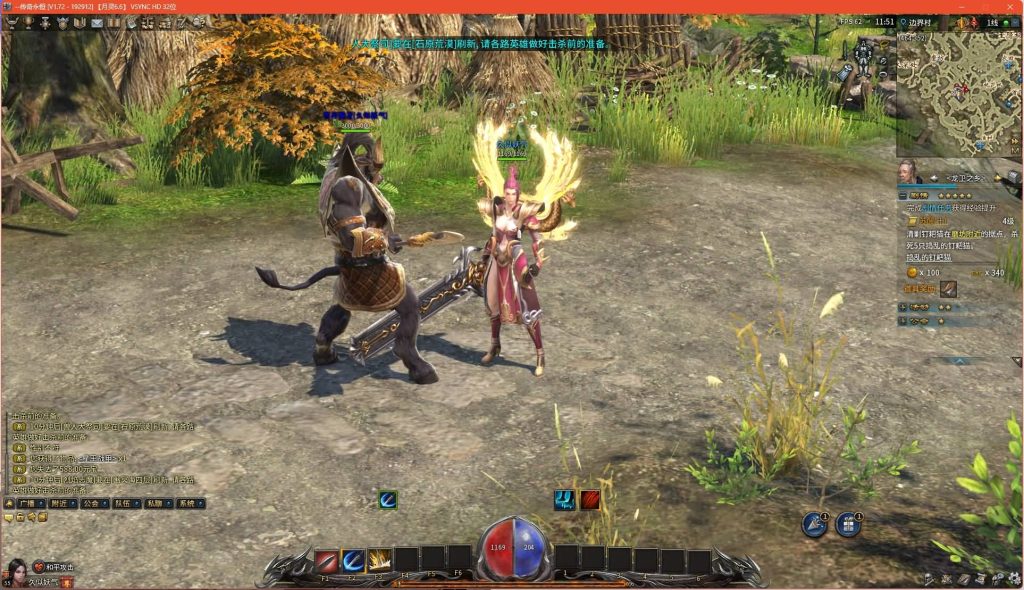
Task: Open the player character portrait
Action: [14, 572]
